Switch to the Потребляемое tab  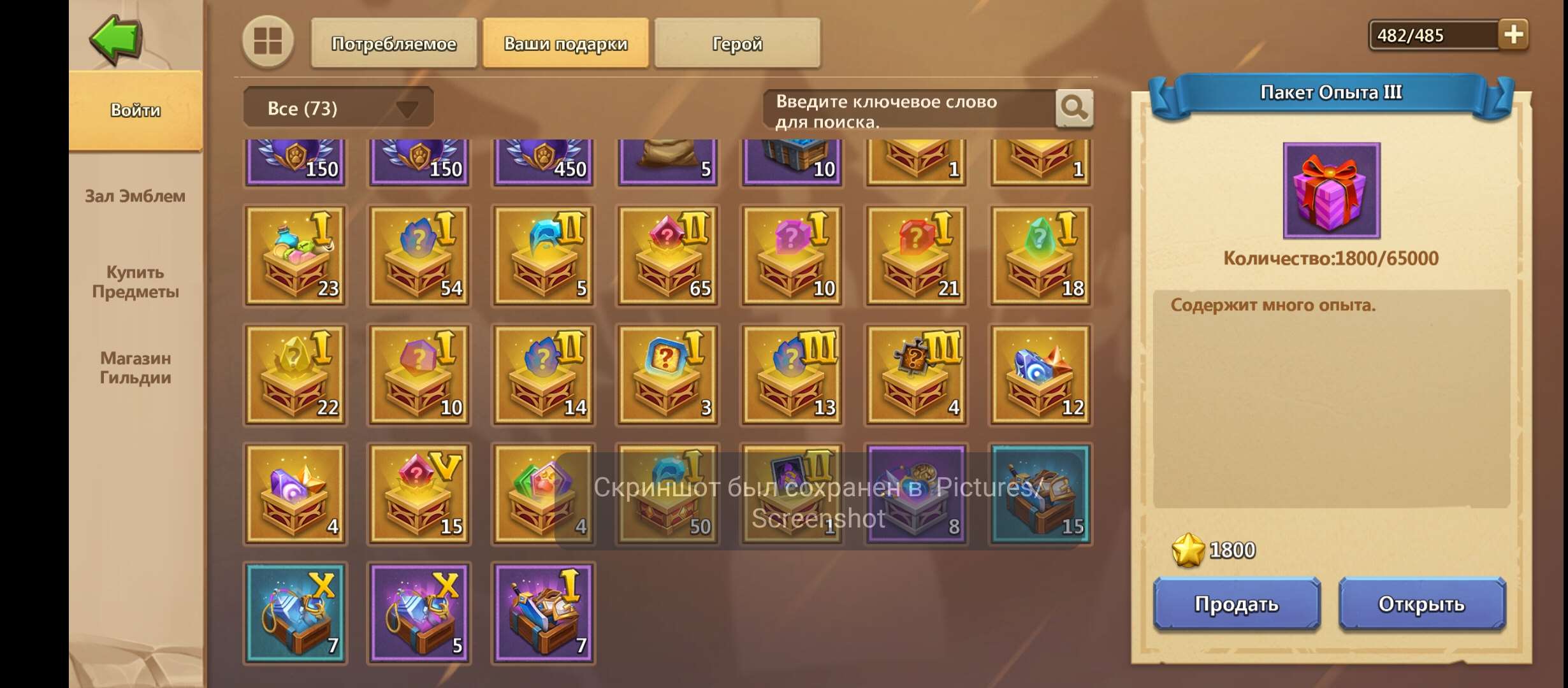(393, 43)
